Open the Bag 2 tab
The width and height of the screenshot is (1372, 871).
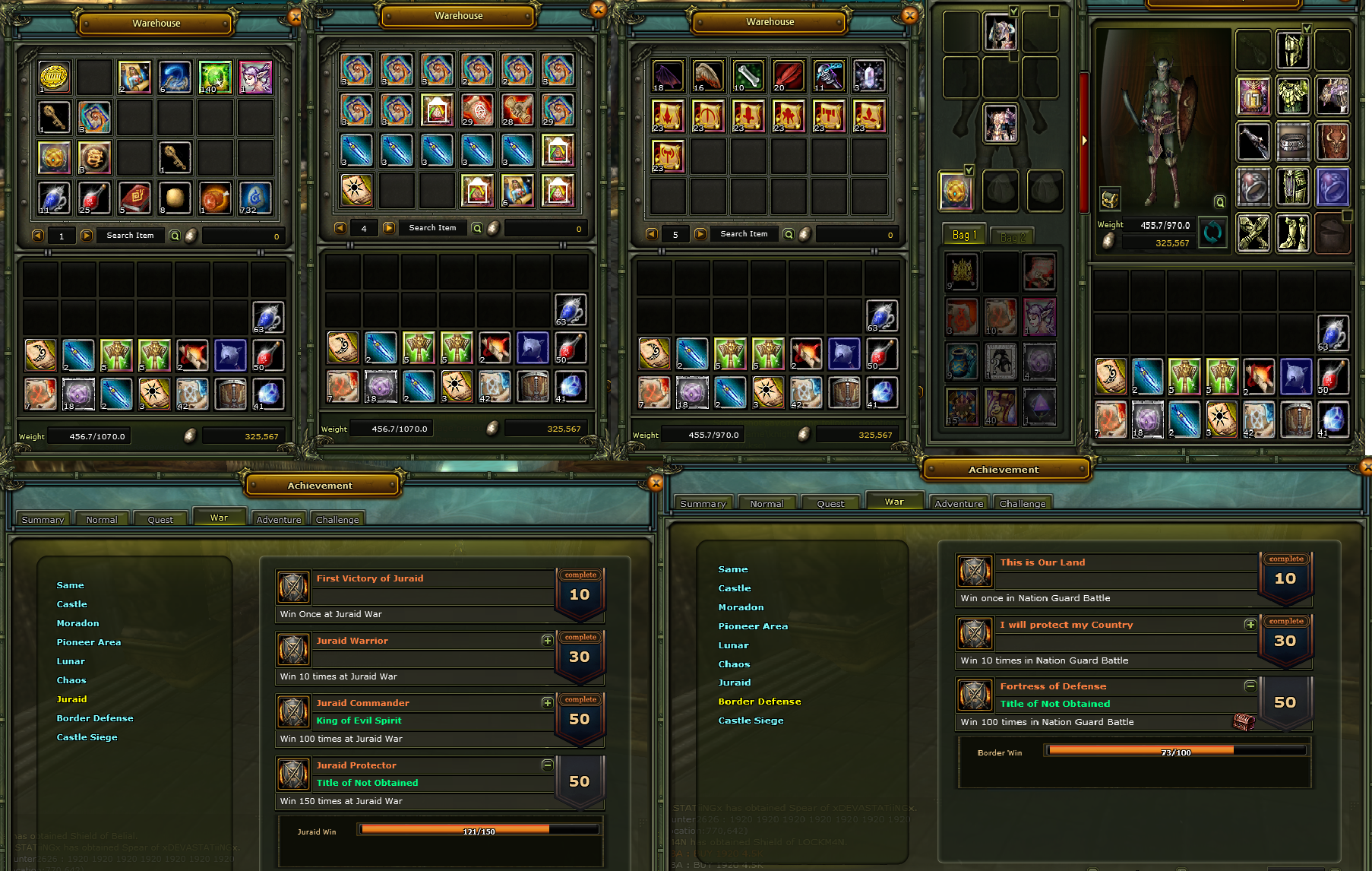[x=1012, y=237]
